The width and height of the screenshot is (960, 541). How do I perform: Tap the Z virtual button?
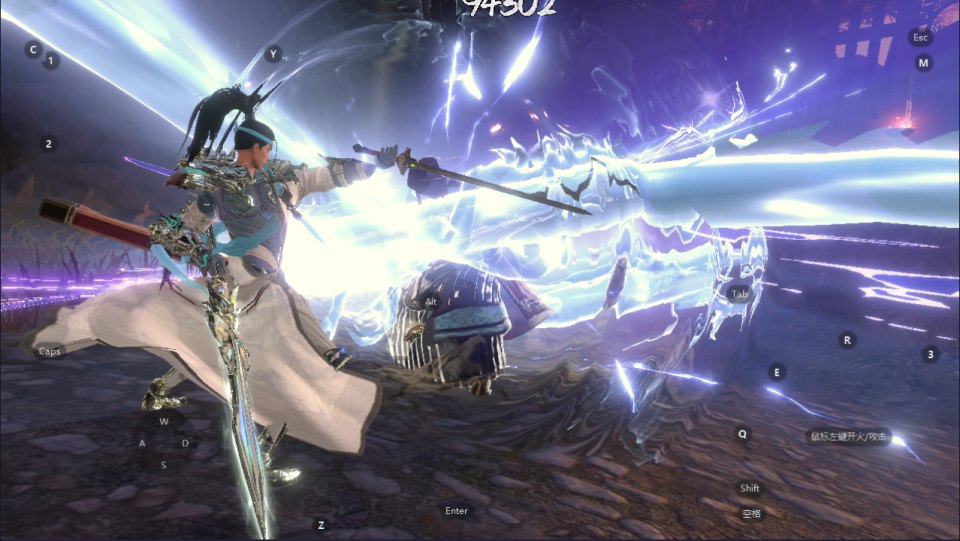321,525
